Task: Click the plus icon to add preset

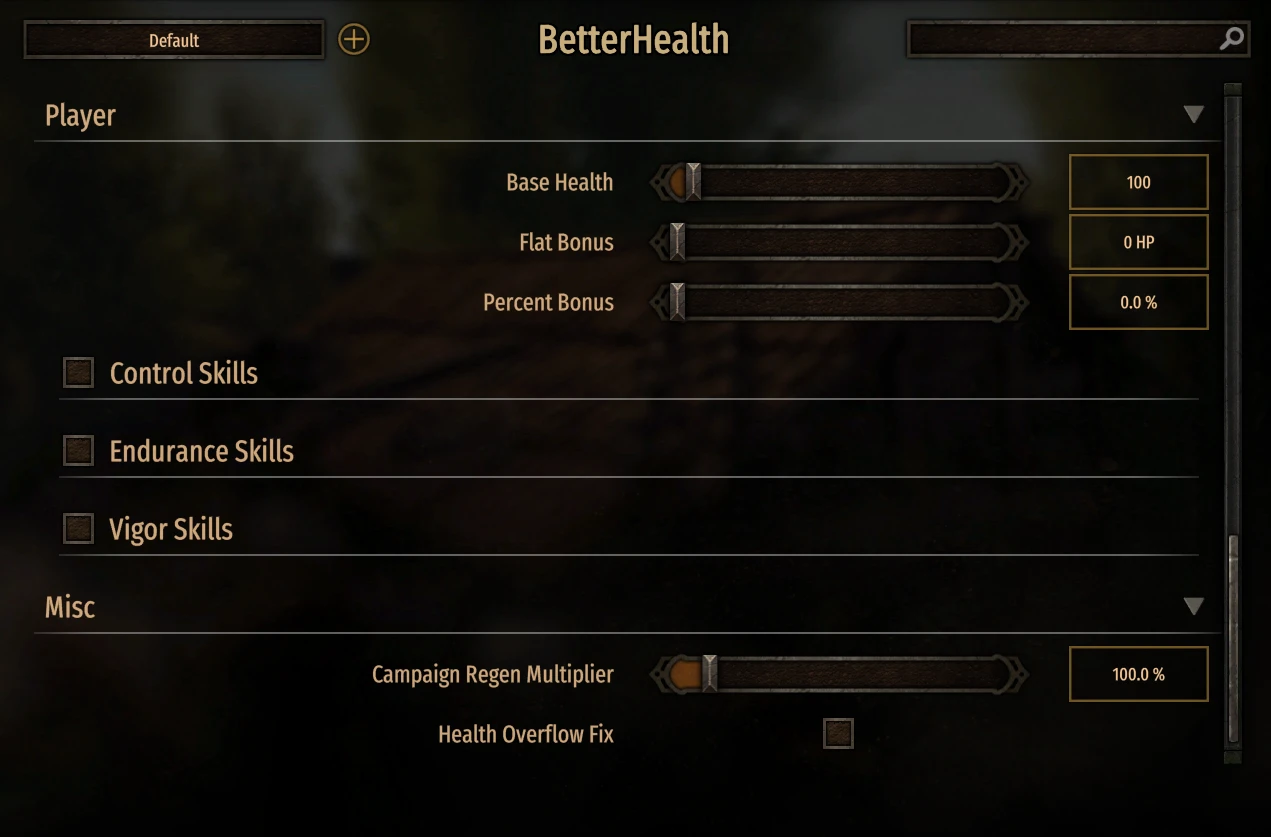Action: [354, 40]
